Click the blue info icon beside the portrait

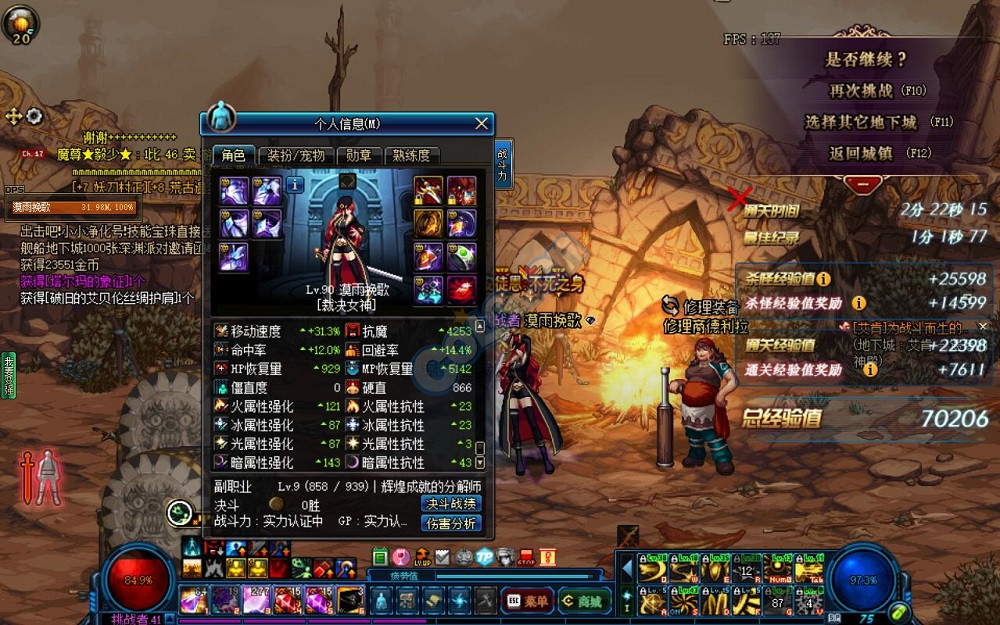[296, 184]
